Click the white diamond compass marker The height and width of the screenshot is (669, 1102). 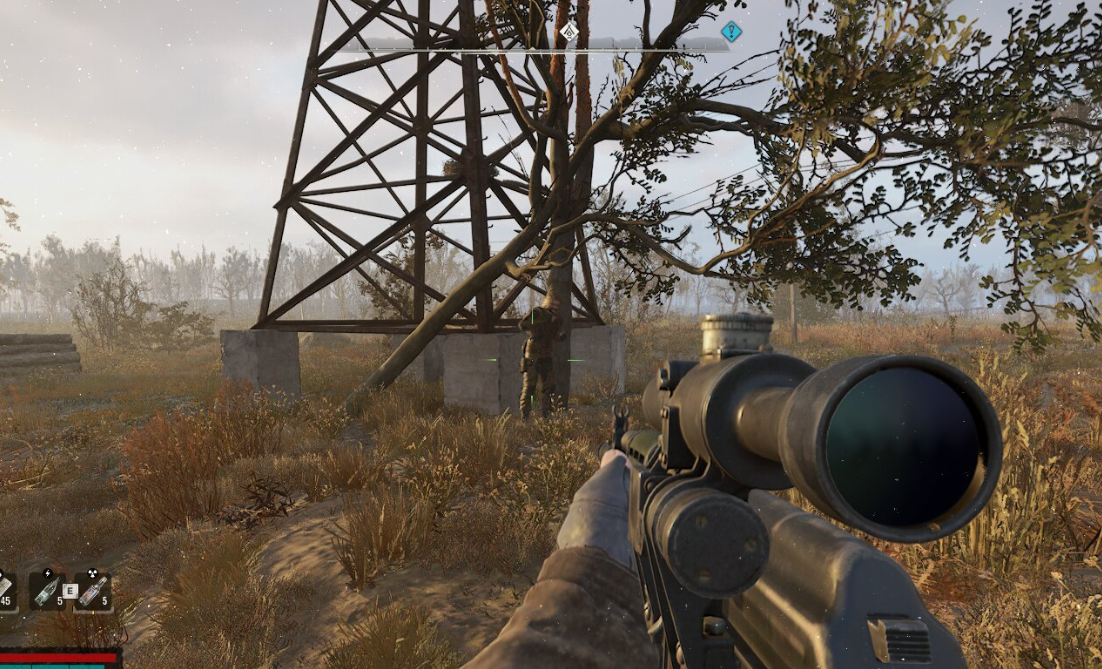[569, 31]
